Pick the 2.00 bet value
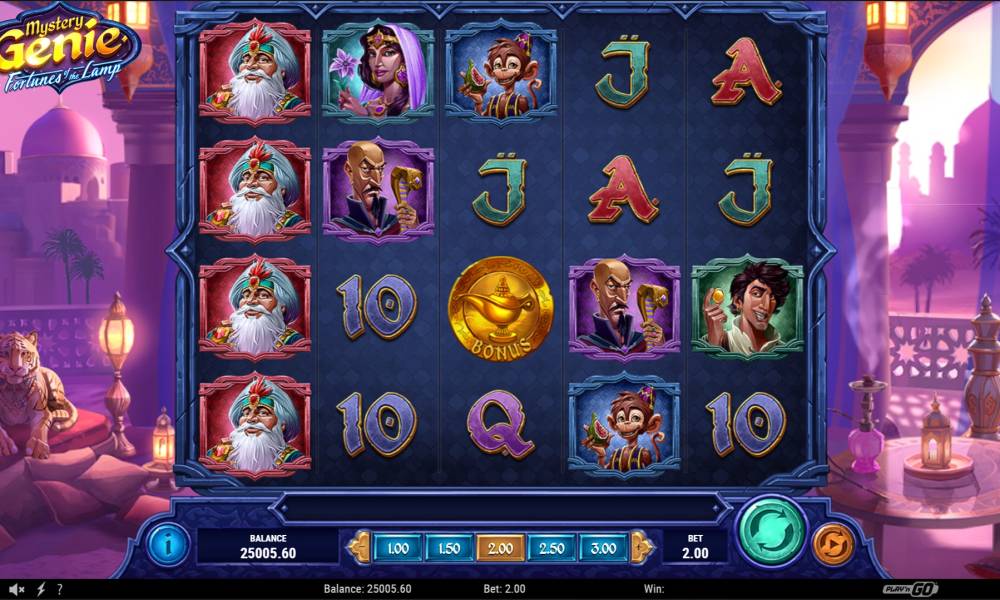The image size is (1000, 600). (x=501, y=547)
